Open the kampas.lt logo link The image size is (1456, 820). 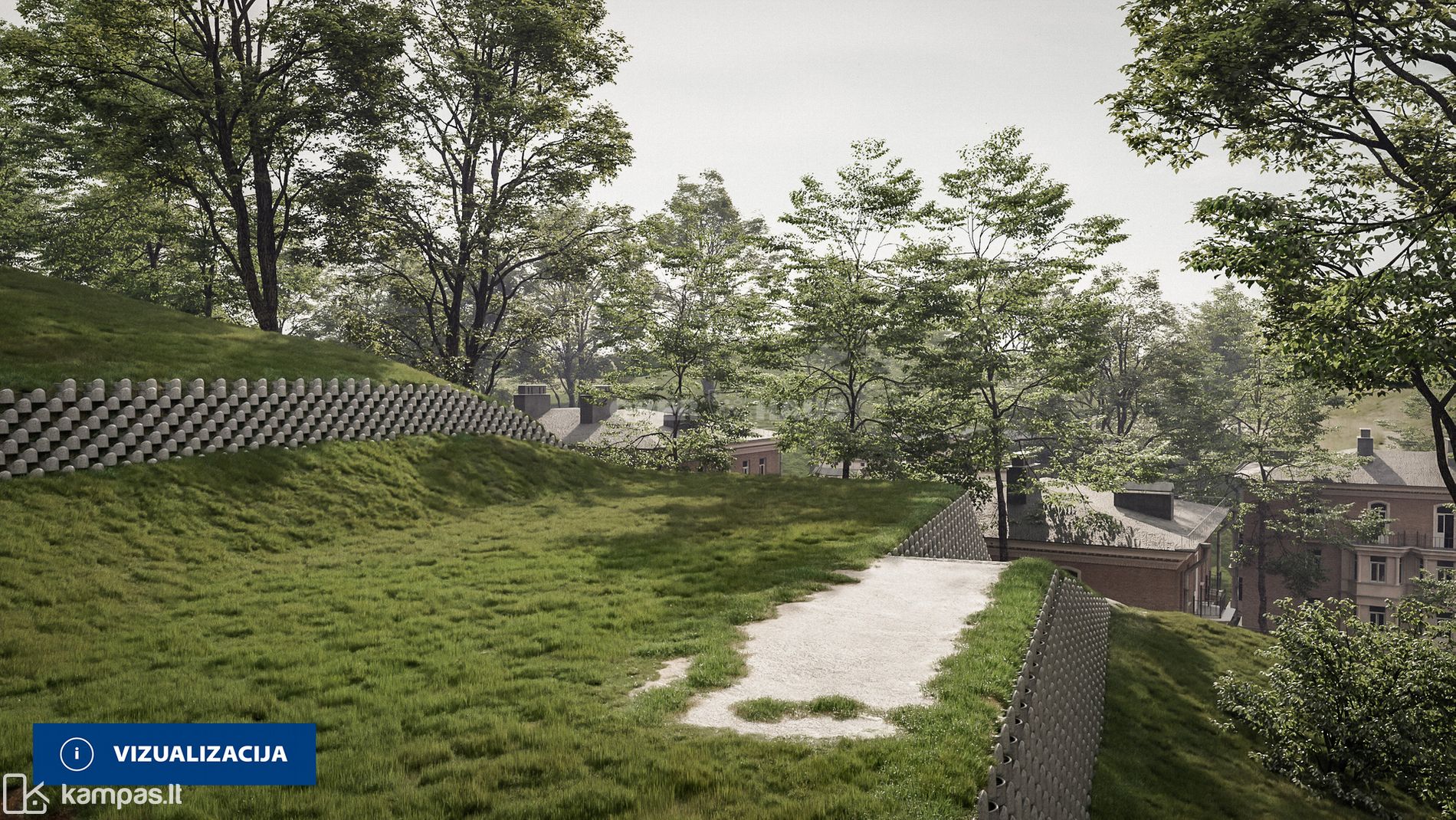click(92, 795)
